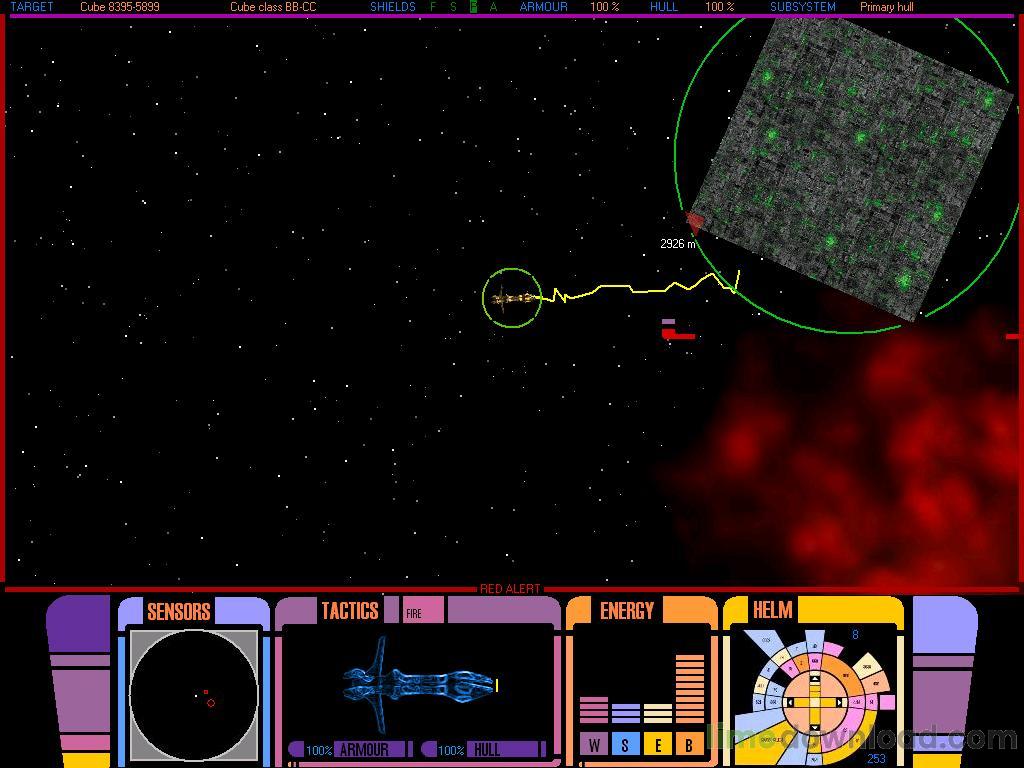
Task: Open the Helm panel header
Action: point(772,610)
